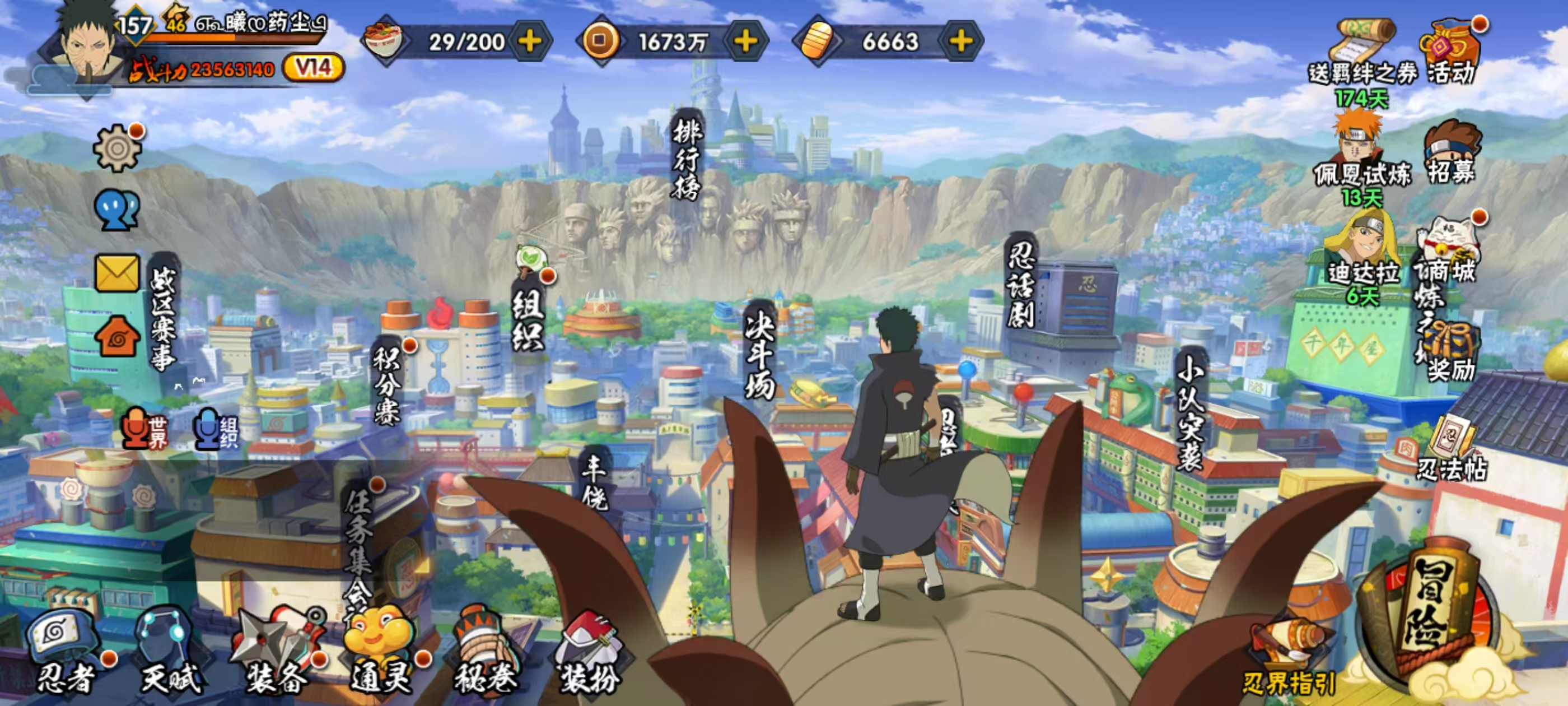Open the 排行榜 leaderboard
The image size is (1568, 706).
[688, 159]
